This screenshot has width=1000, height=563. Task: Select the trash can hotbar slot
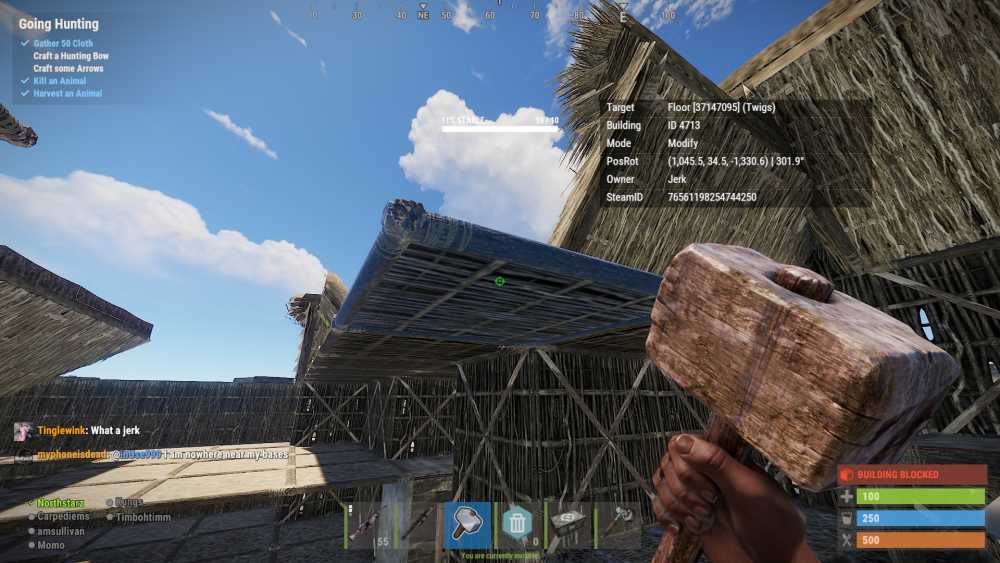coord(516,524)
